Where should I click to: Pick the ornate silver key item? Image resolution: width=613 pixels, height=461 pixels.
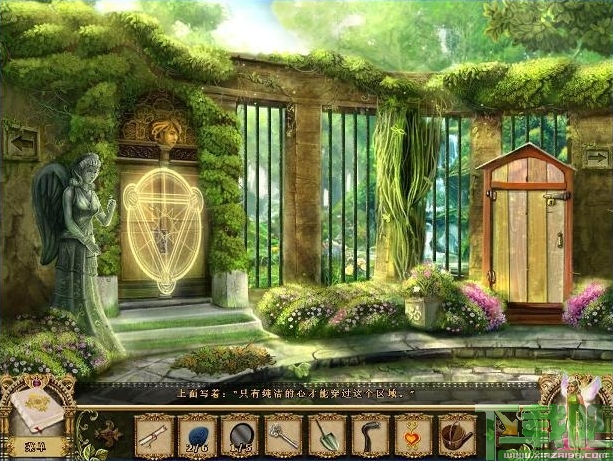[283, 435]
